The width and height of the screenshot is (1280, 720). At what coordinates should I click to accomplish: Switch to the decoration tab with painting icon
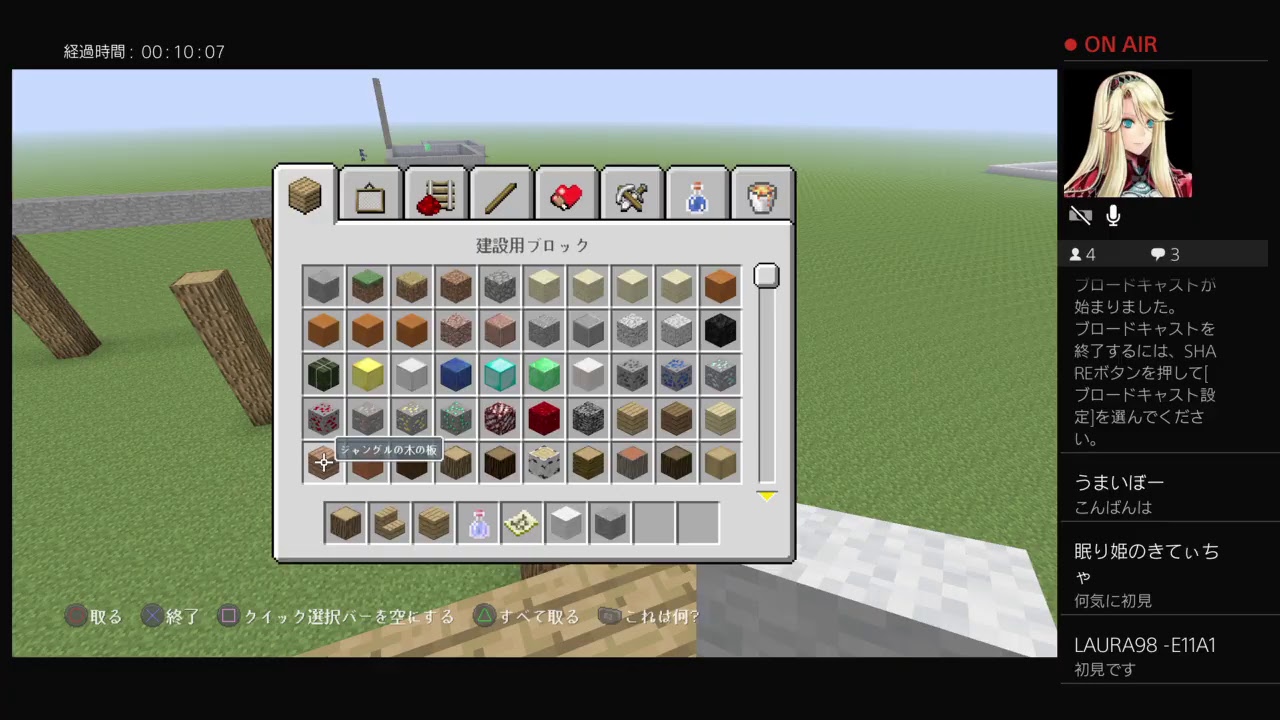(369, 193)
